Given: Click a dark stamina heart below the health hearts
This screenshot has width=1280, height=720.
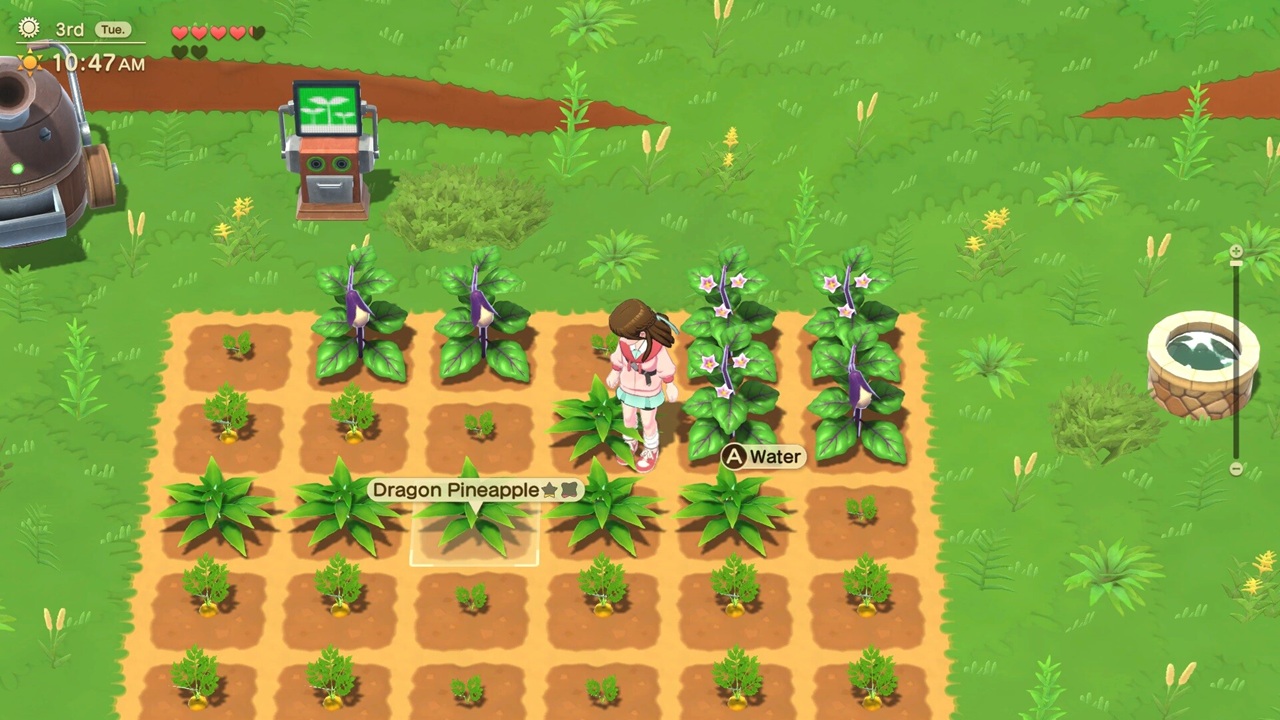Looking at the screenshot, I should tap(182, 53).
